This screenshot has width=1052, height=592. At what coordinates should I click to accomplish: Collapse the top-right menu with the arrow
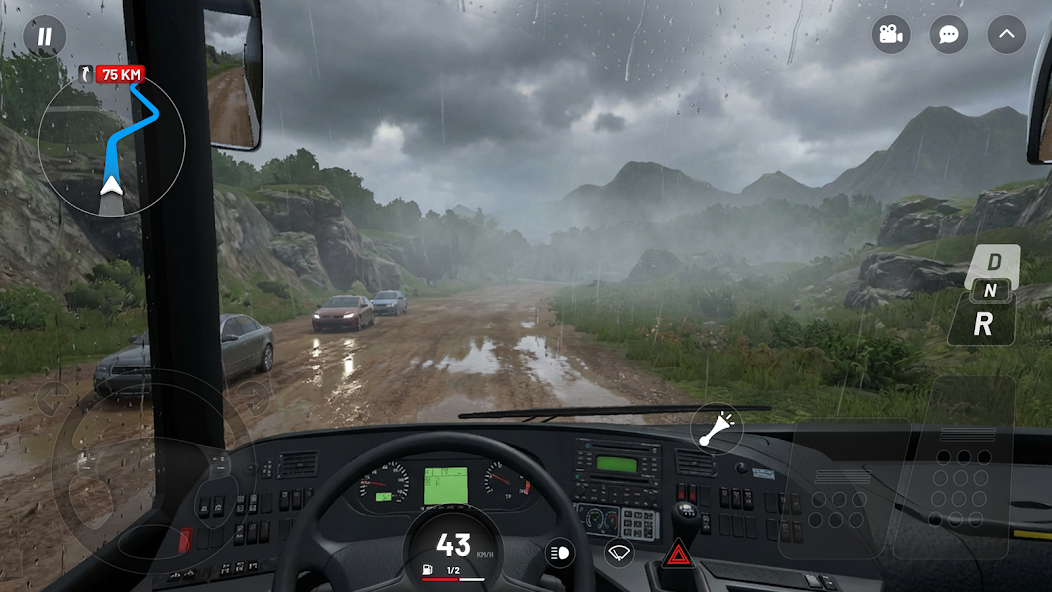[1006, 35]
